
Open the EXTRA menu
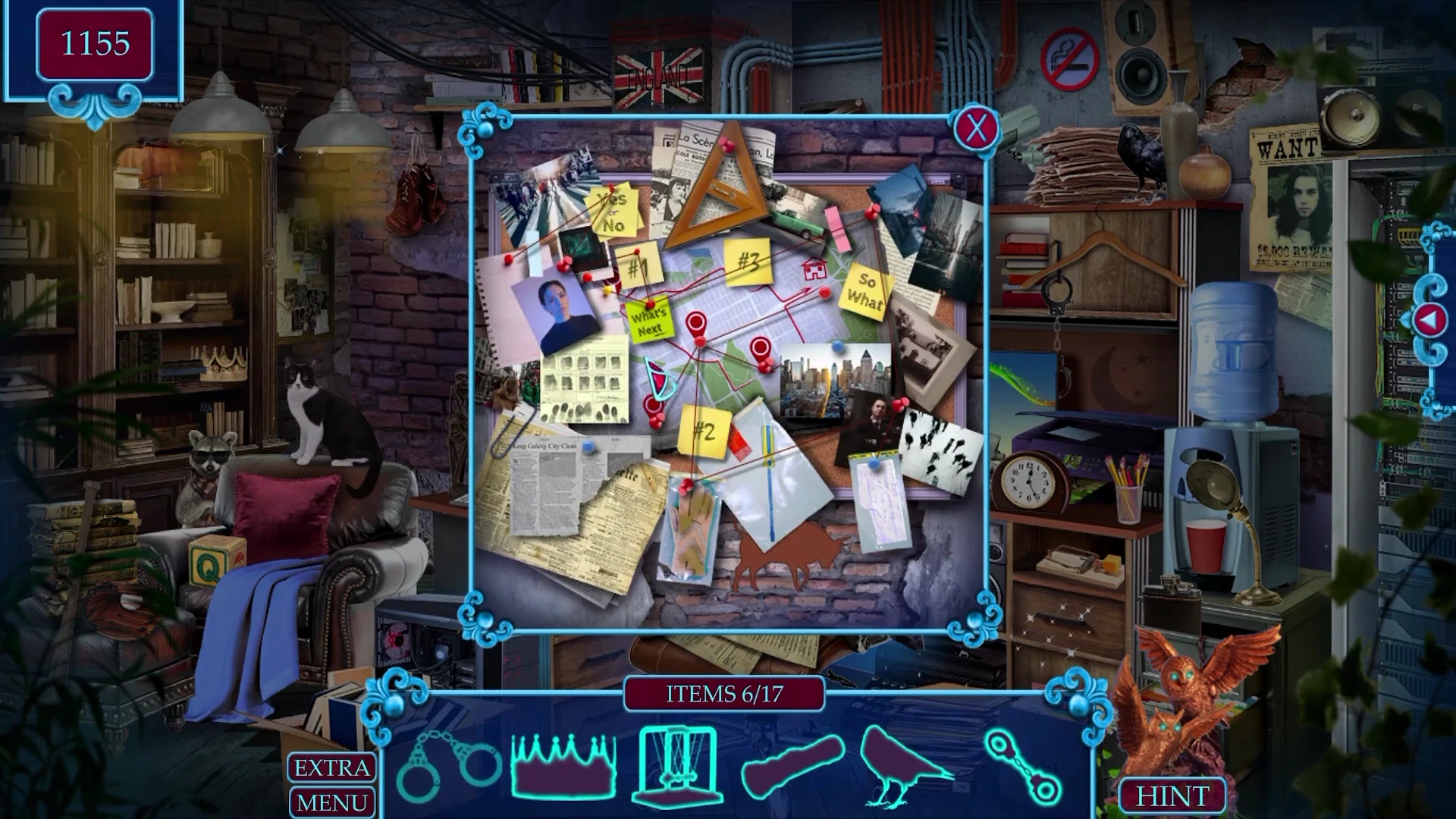pos(331,767)
